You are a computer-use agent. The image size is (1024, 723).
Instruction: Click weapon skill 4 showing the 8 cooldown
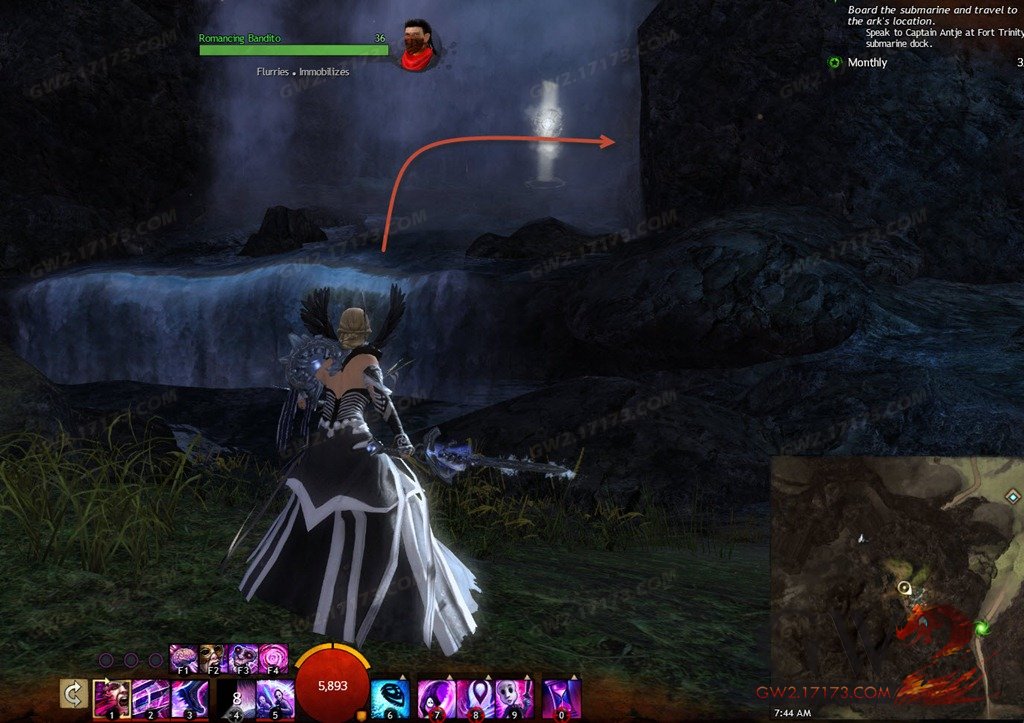(x=237, y=698)
